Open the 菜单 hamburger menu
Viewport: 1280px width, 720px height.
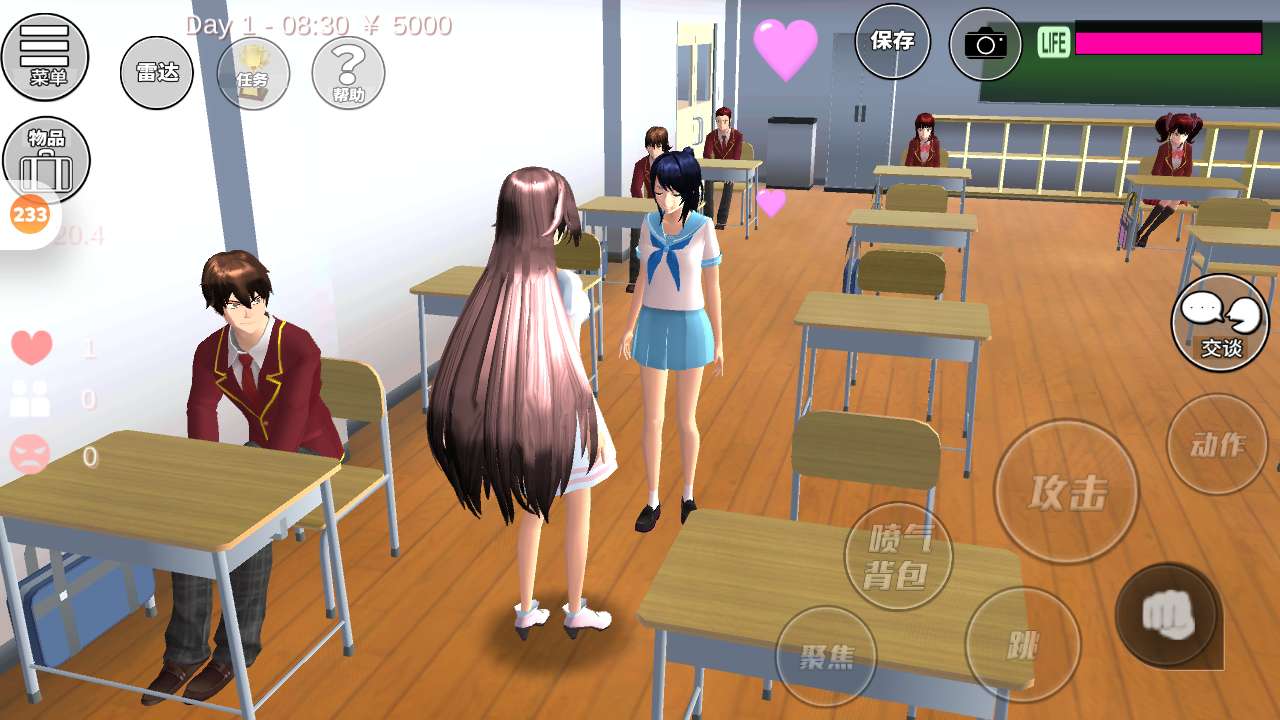coord(45,56)
